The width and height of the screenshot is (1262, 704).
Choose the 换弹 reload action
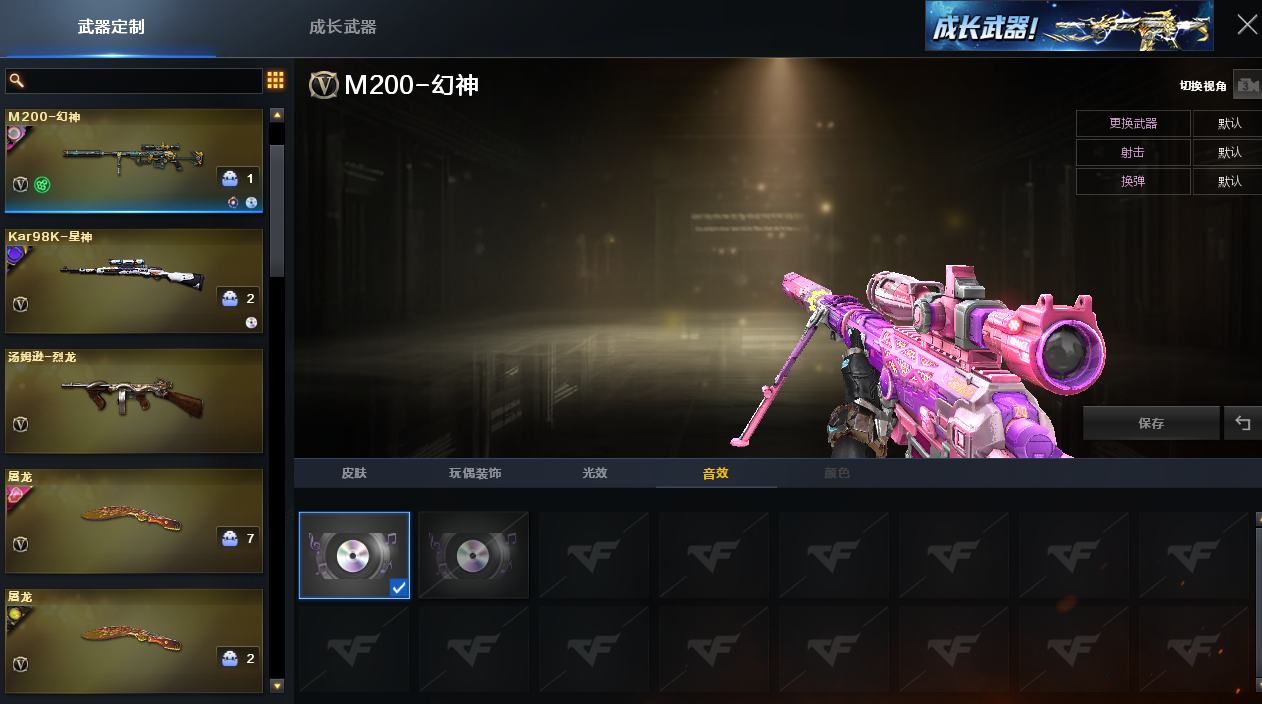coord(1133,181)
